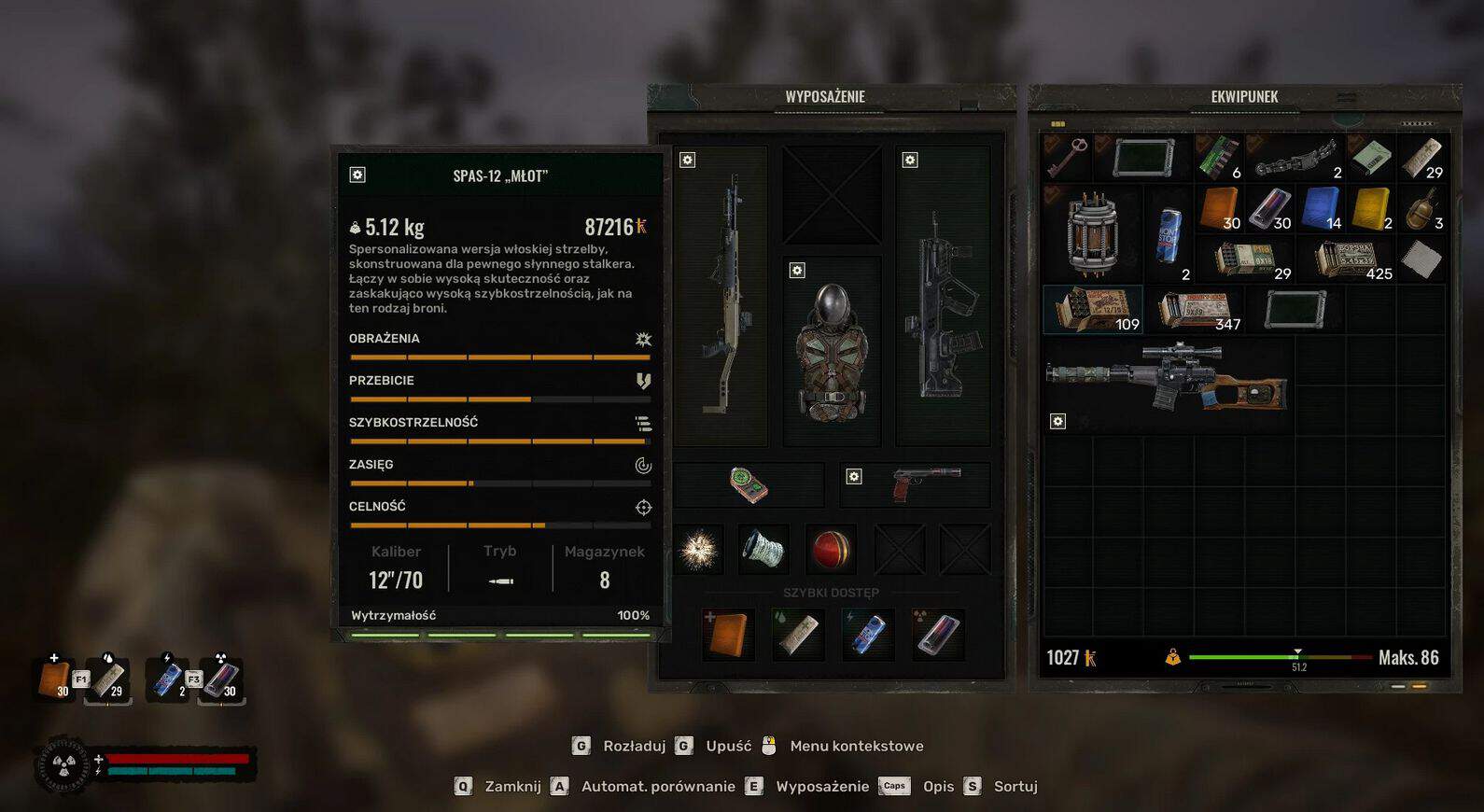Click the scoped rifle in inventory
Image resolution: width=1484 pixels, height=812 pixels.
tap(1167, 378)
